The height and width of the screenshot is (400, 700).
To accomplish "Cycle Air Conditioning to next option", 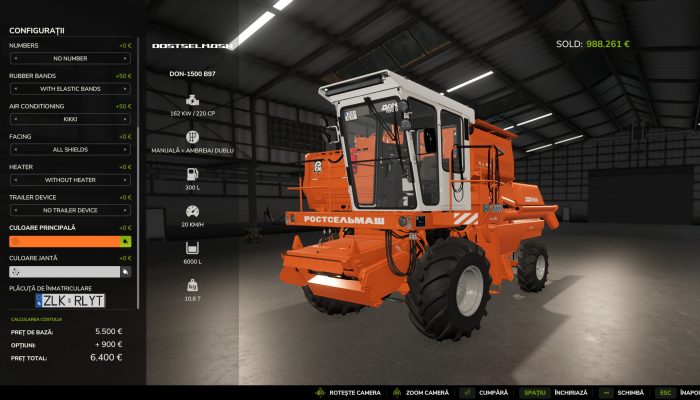I will pos(126,119).
